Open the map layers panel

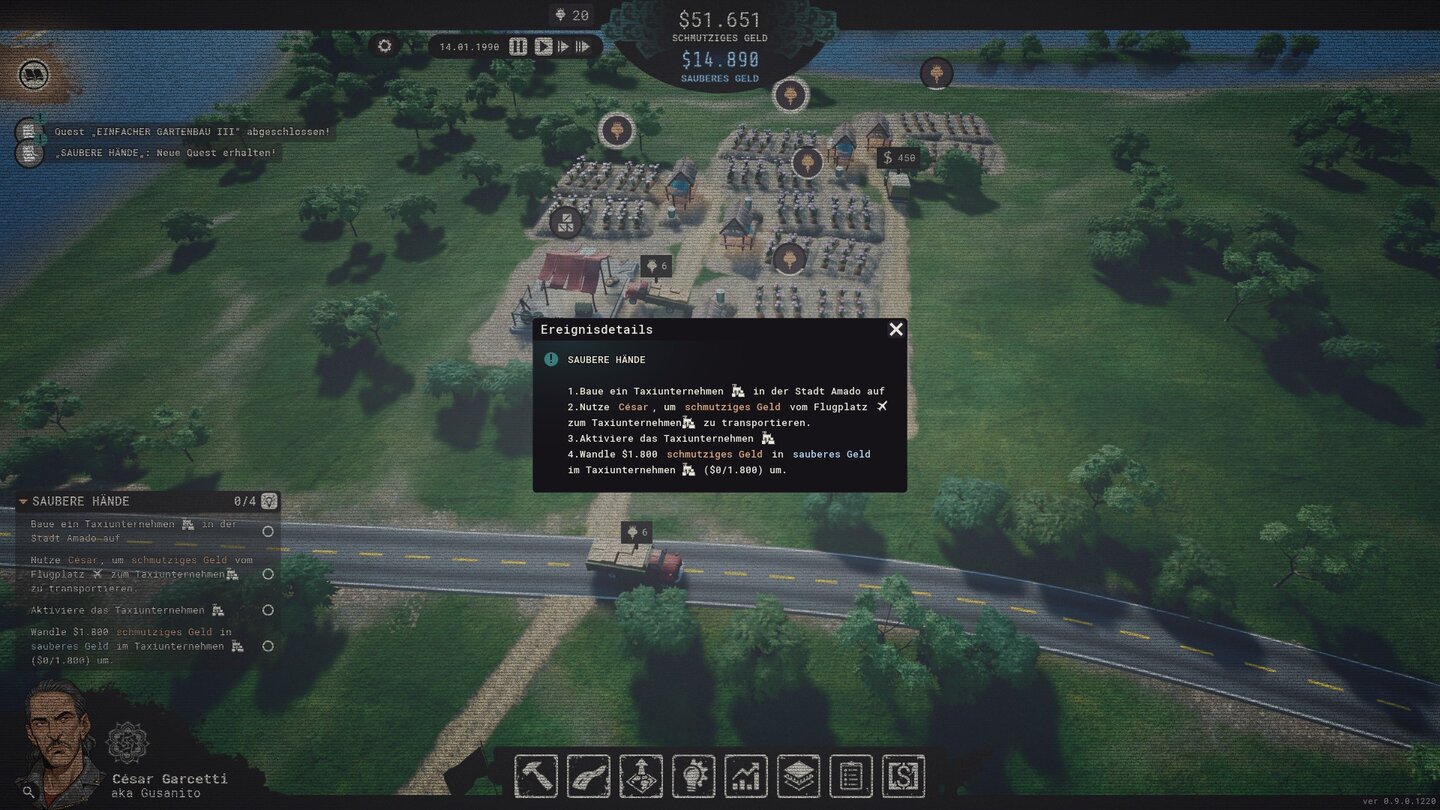pyautogui.click(x=797, y=775)
